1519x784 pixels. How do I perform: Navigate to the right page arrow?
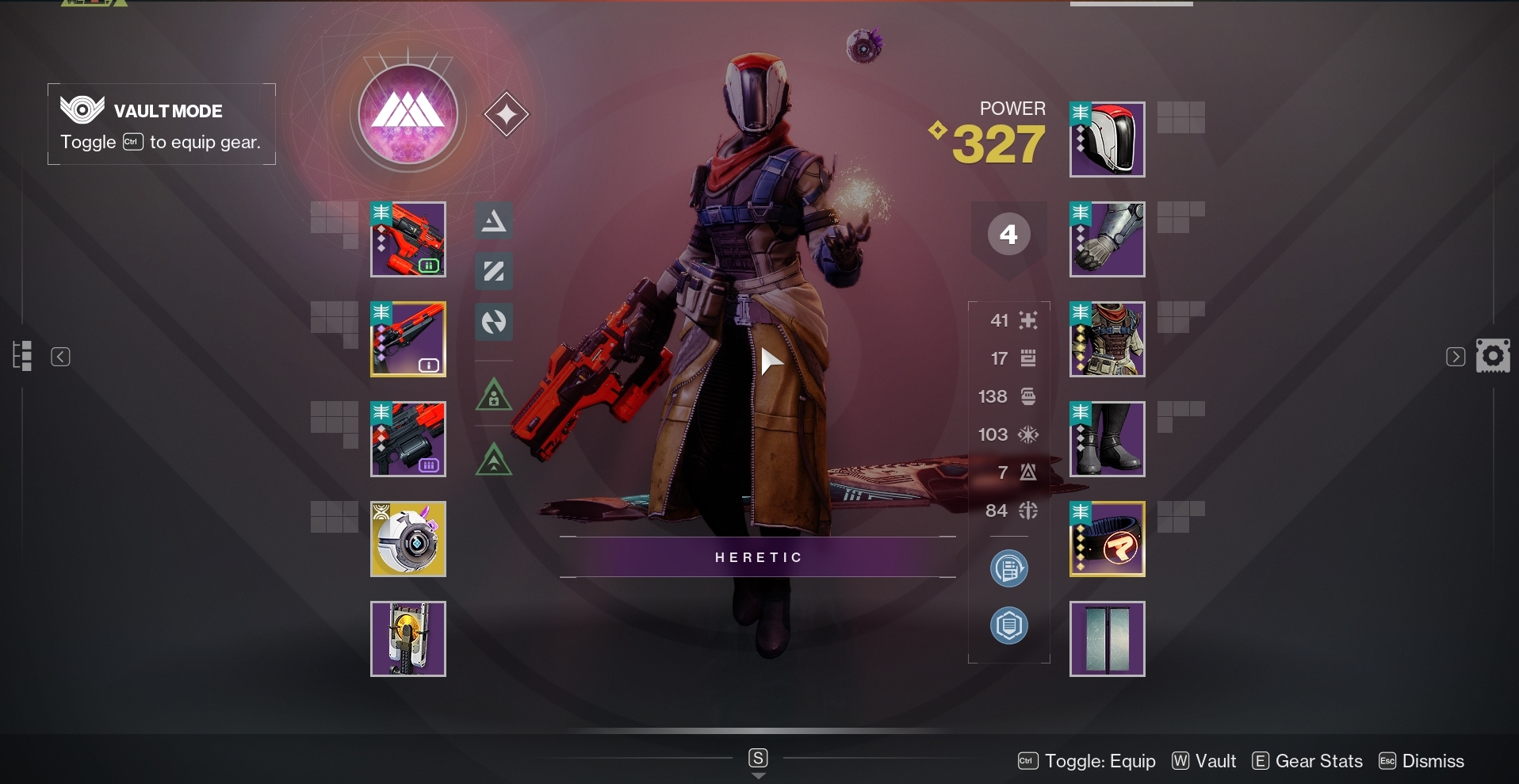pos(1456,357)
